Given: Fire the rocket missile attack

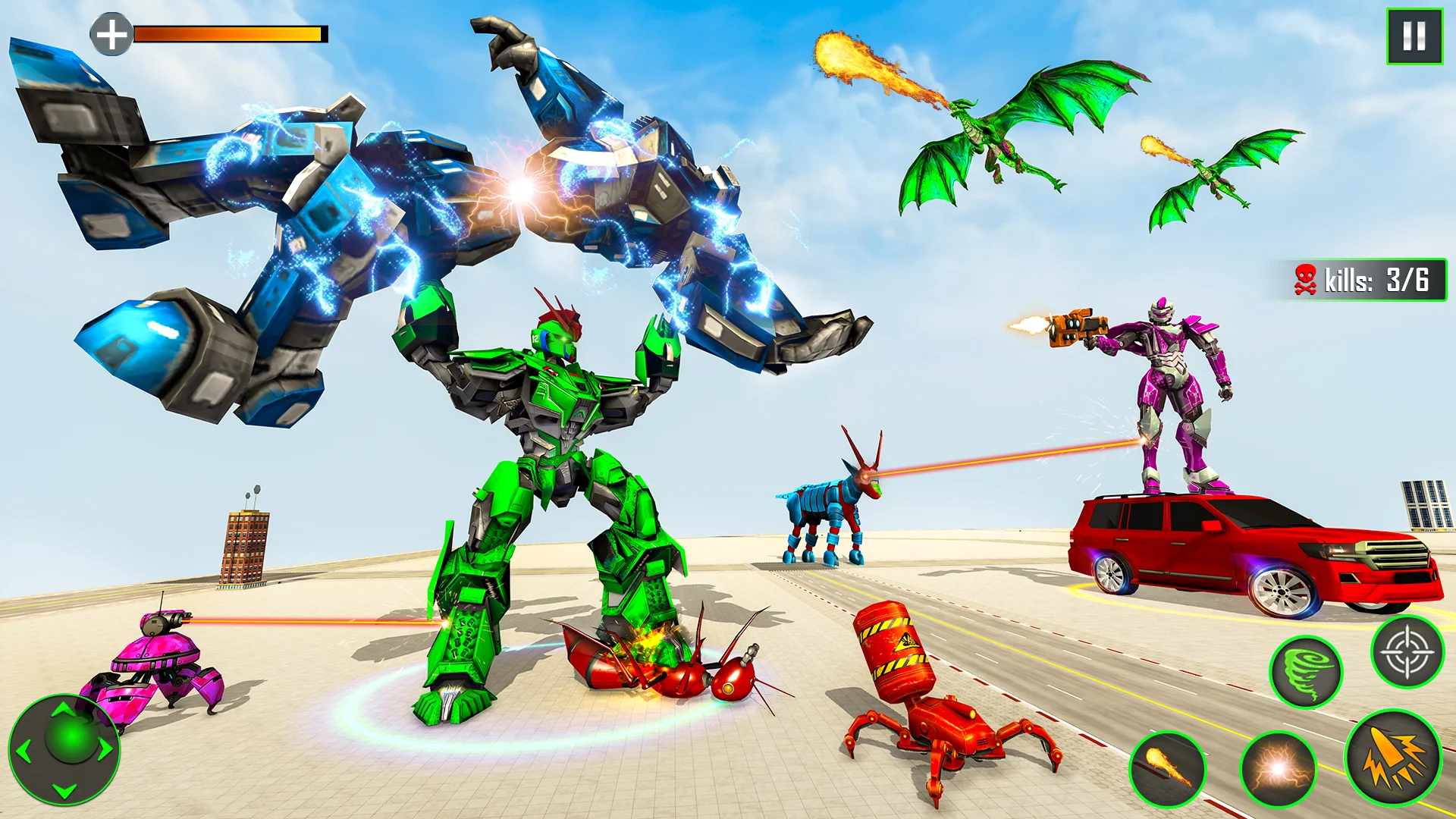Looking at the screenshot, I should click(1393, 757).
